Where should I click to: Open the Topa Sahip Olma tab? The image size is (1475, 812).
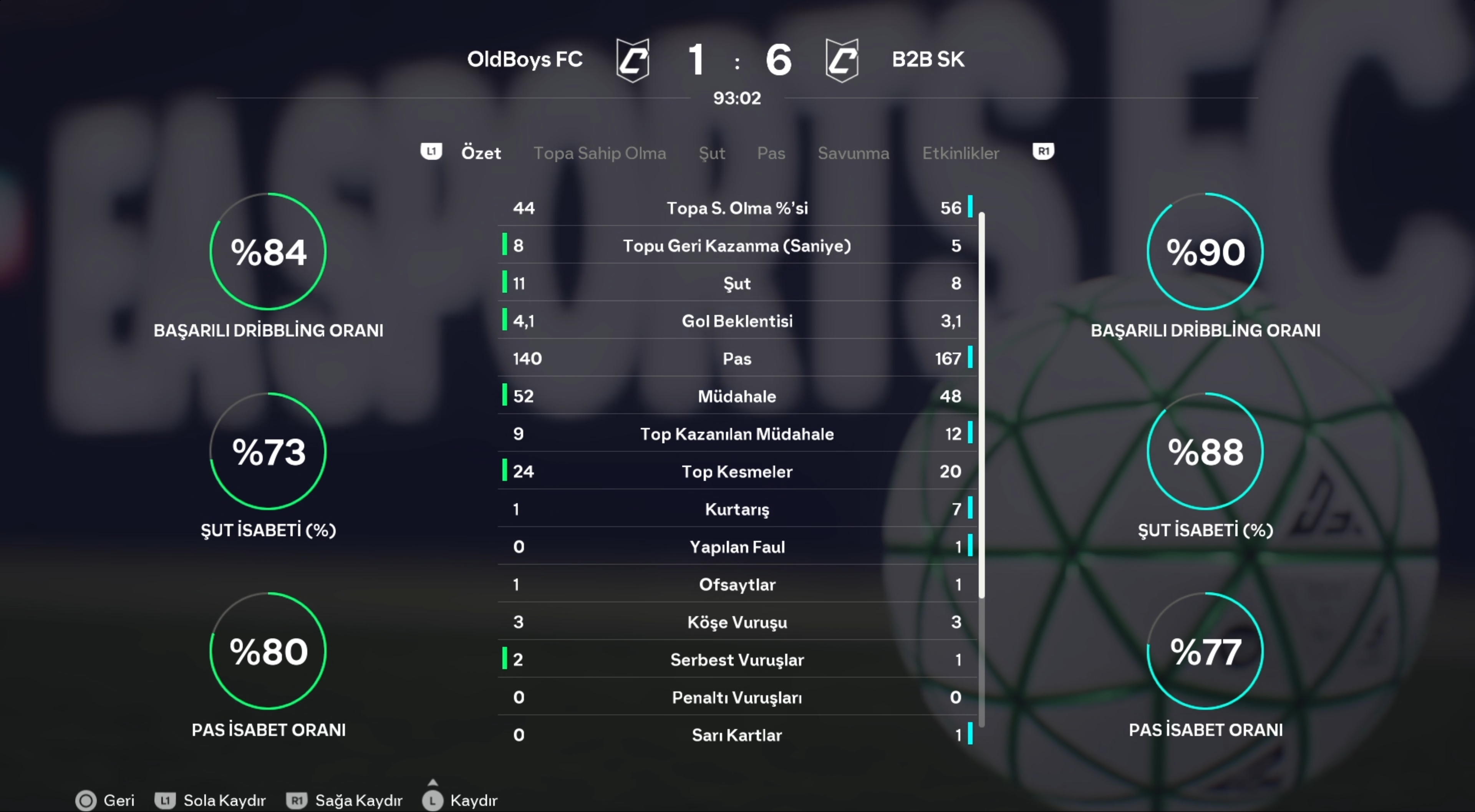(600, 153)
